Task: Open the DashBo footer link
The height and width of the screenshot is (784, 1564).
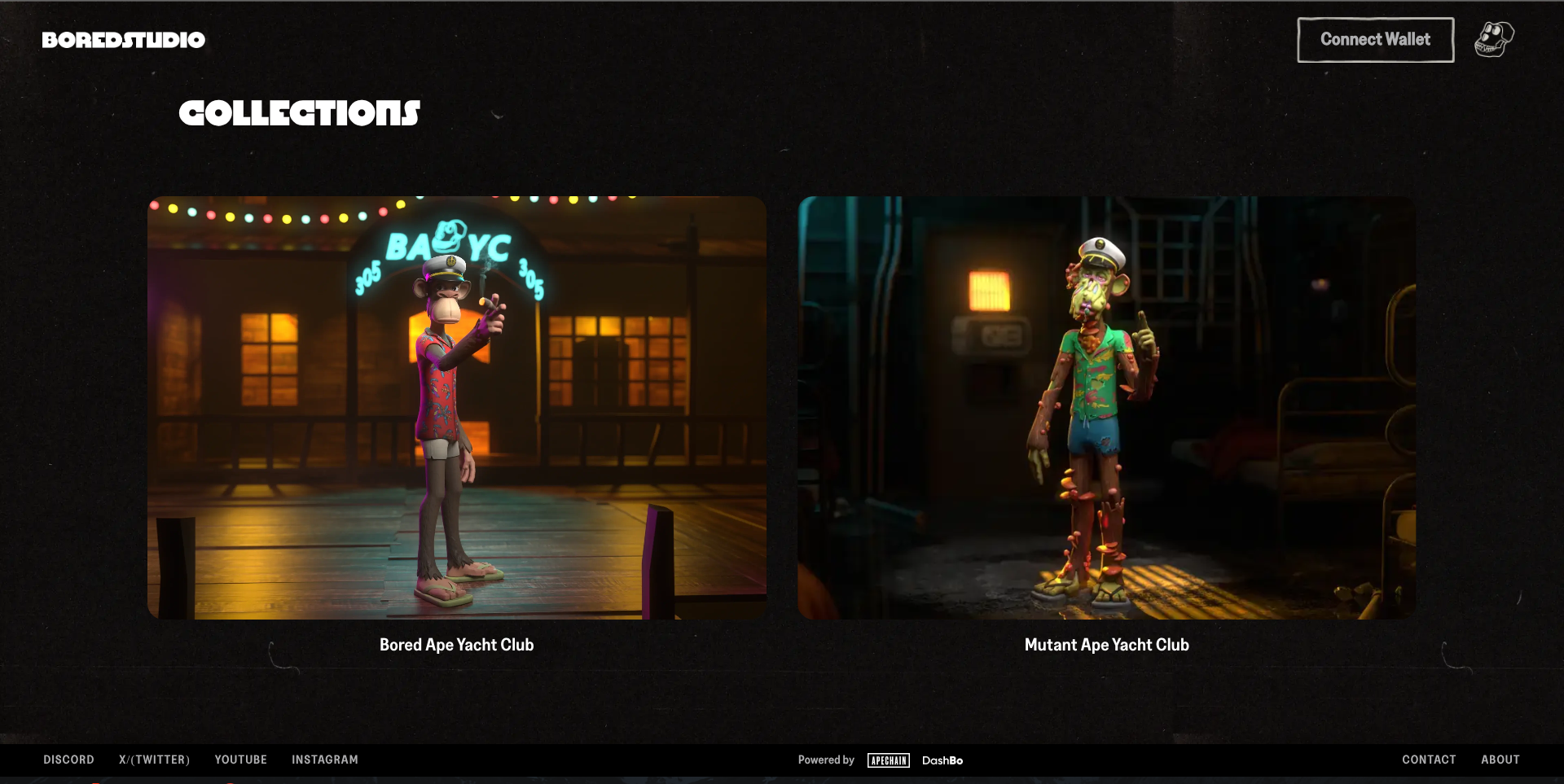Action: (x=942, y=760)
